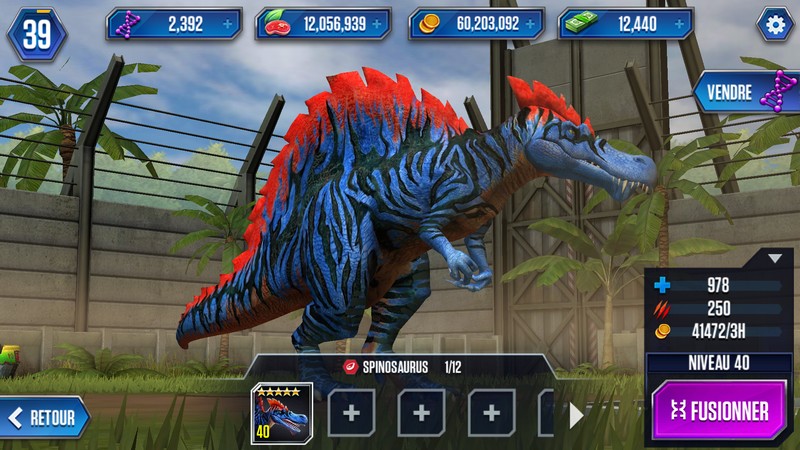Collapse the dinosaur stats panel arrow

coord(774,258)
